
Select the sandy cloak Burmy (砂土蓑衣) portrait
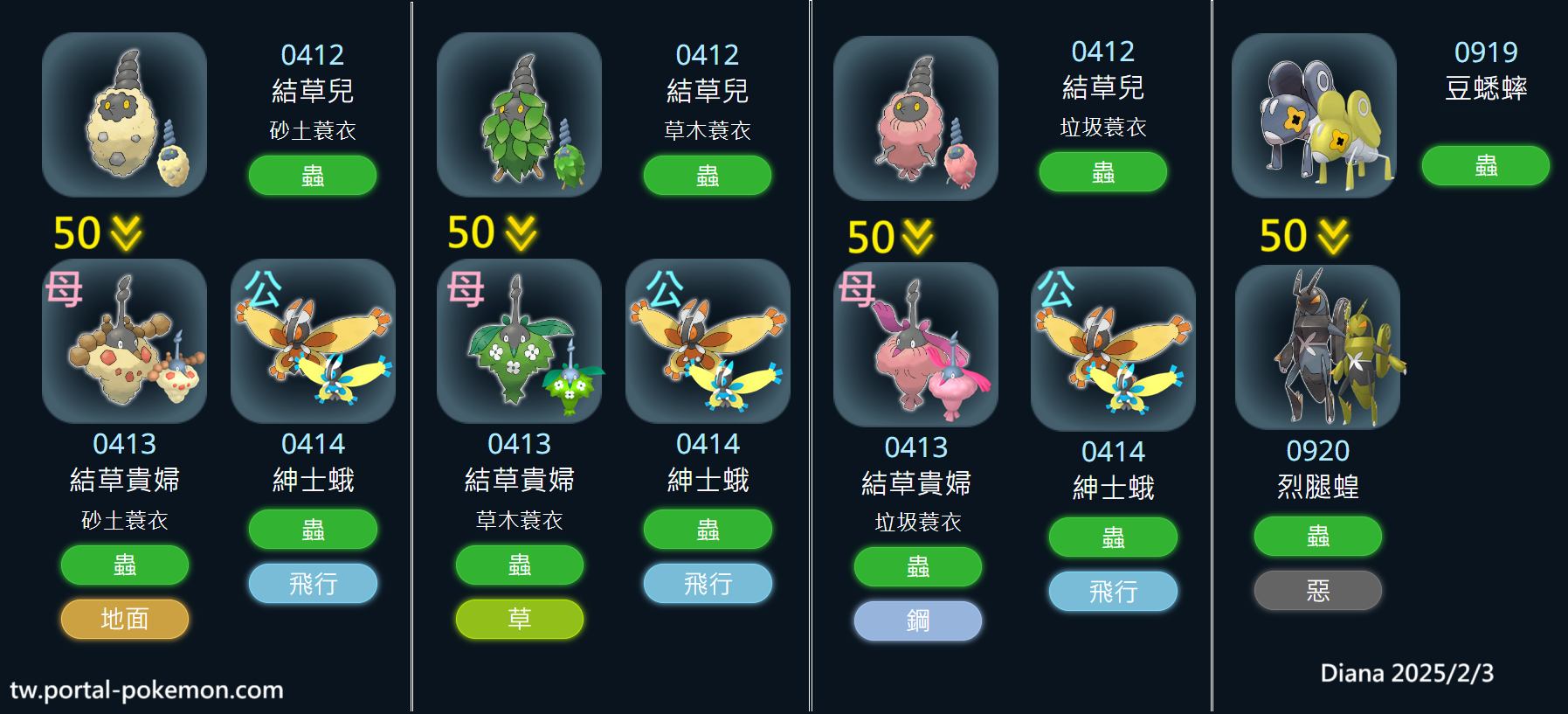[x=124, y=114]
